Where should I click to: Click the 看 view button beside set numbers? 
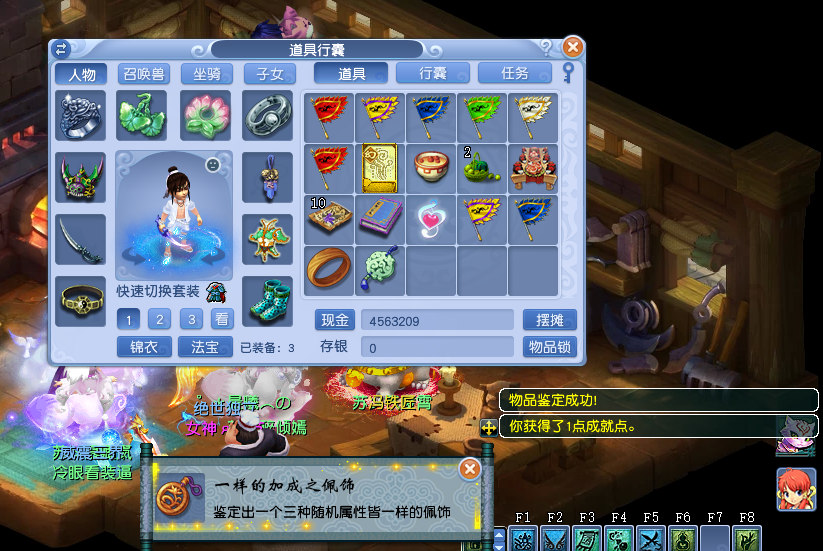[x=221, y=320]
